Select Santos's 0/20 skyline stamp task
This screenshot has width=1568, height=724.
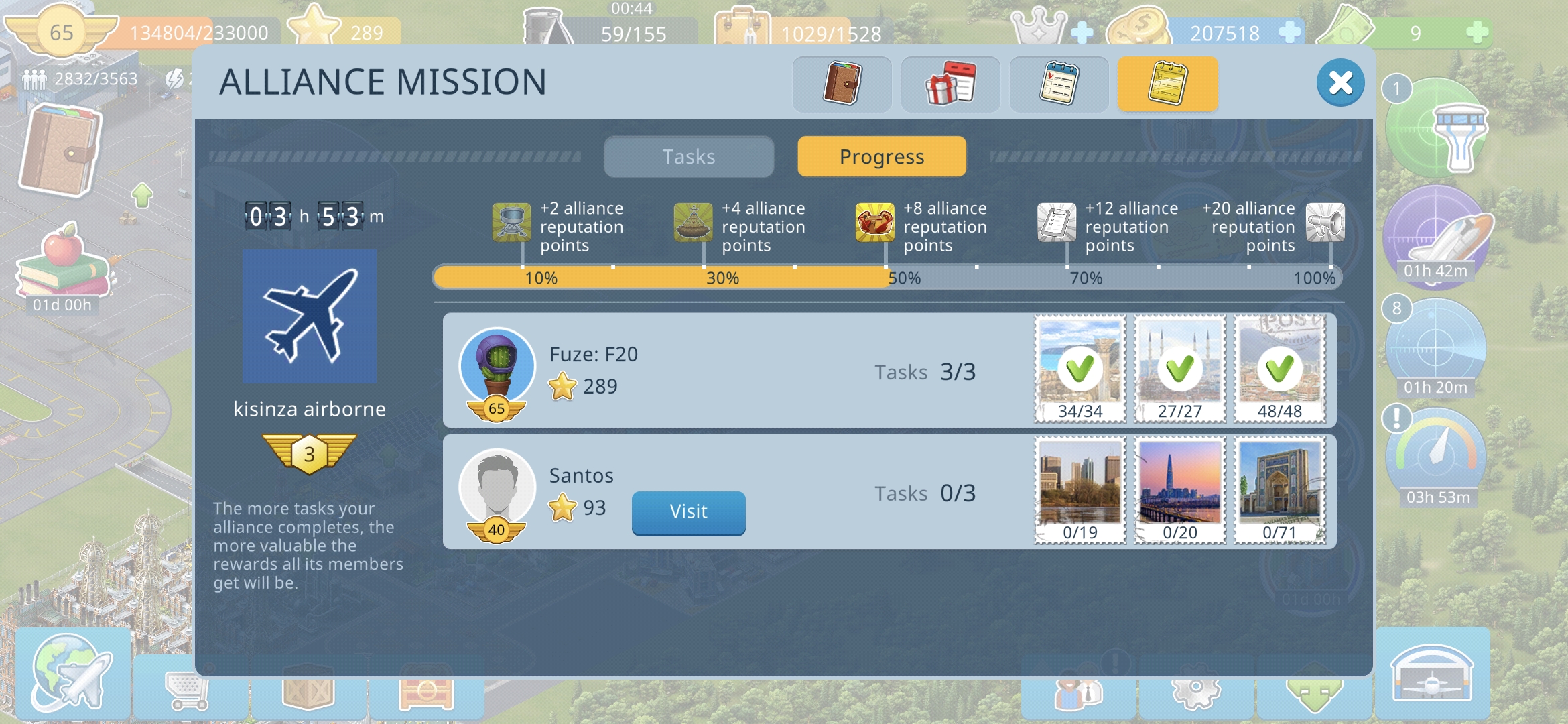1179,490
